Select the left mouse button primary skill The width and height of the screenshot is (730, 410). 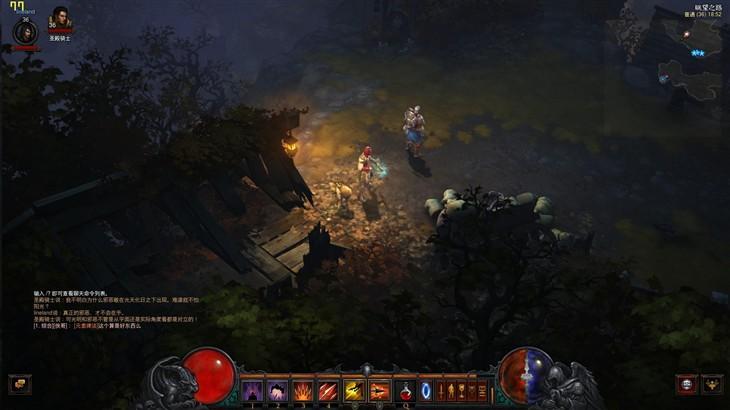(x=354, y=390)
